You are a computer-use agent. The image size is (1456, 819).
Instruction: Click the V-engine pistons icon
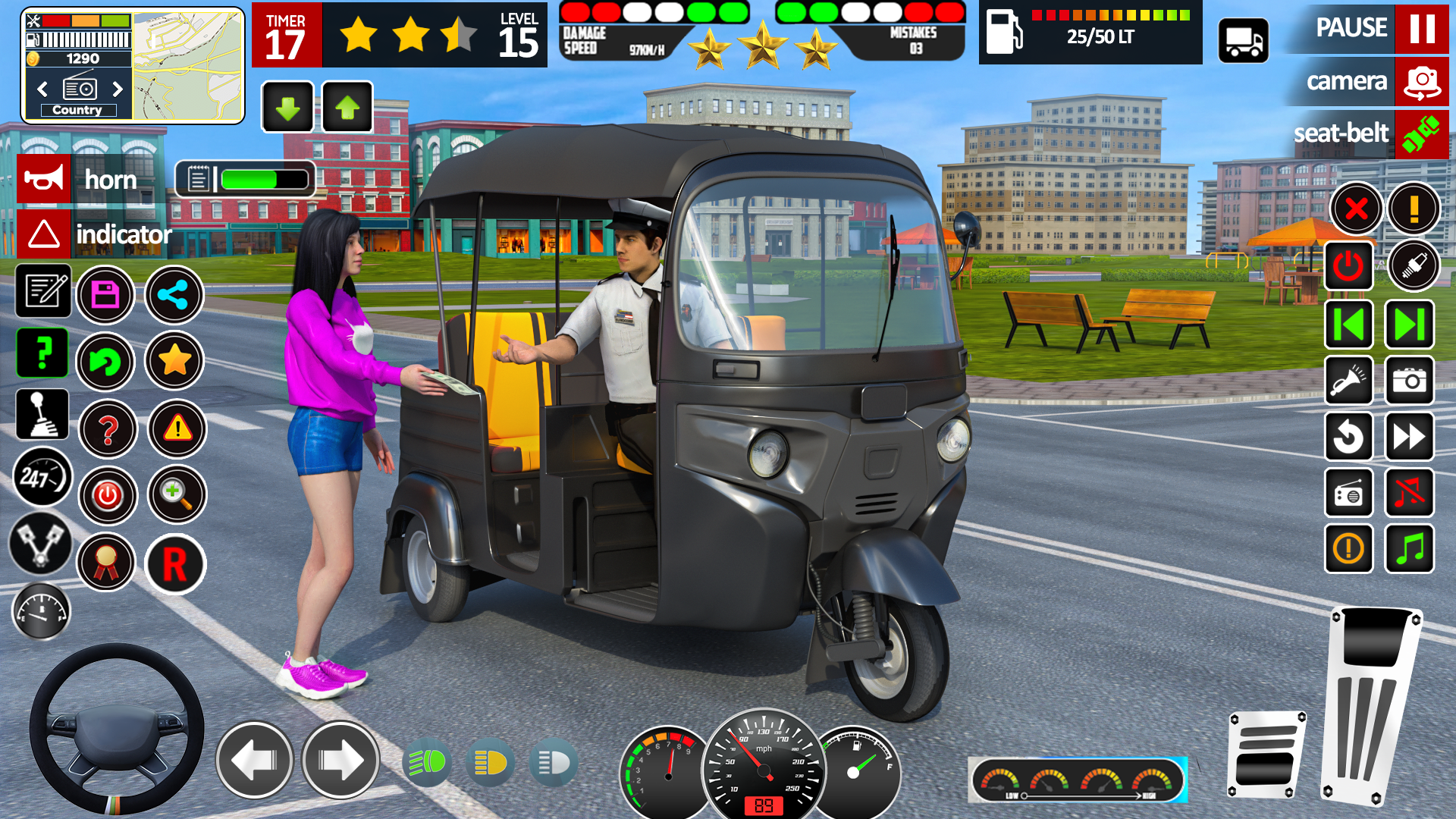point(42,545)
